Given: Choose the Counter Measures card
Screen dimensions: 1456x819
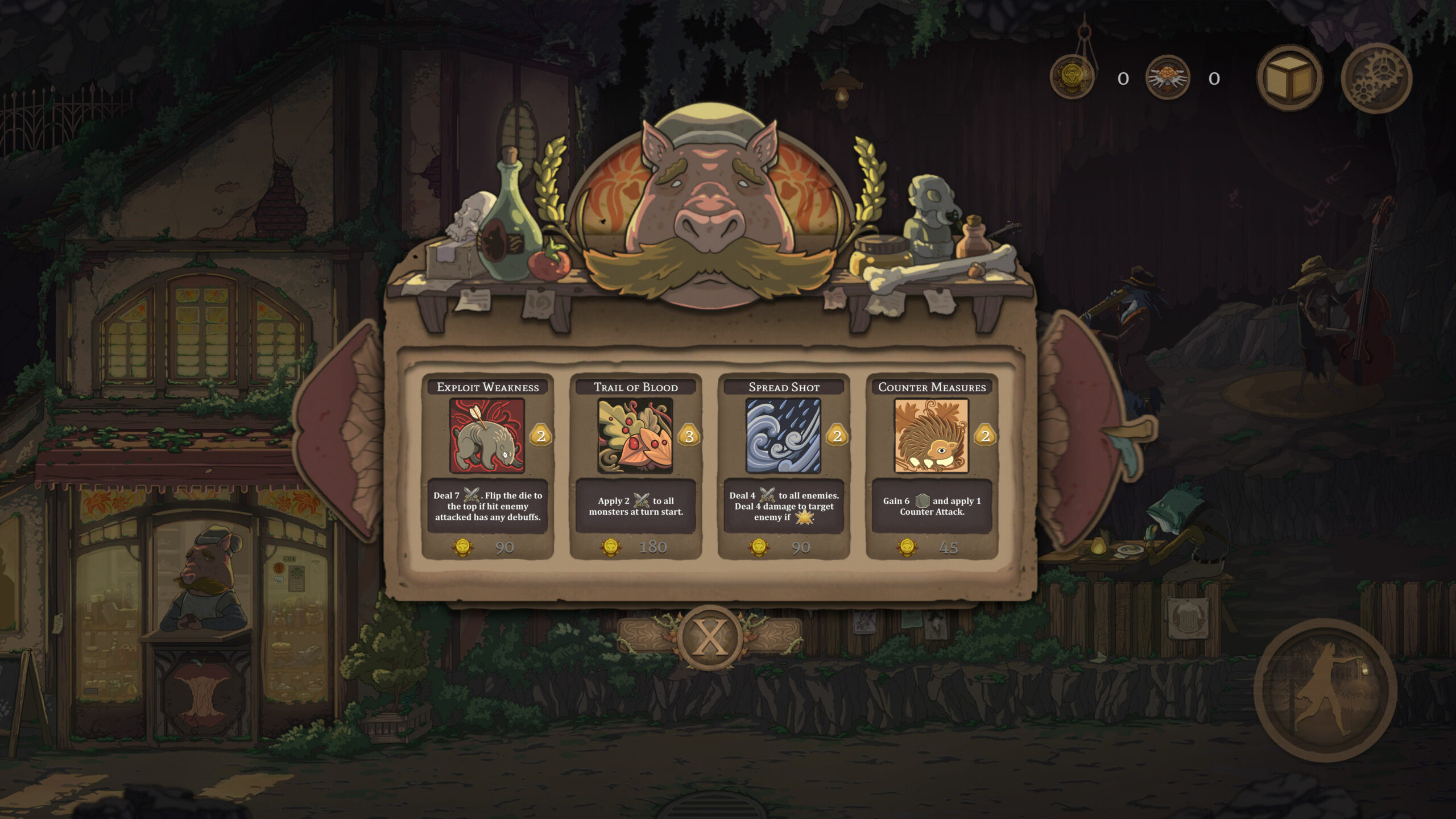Looking at the screenshot, I should point(931,465).
